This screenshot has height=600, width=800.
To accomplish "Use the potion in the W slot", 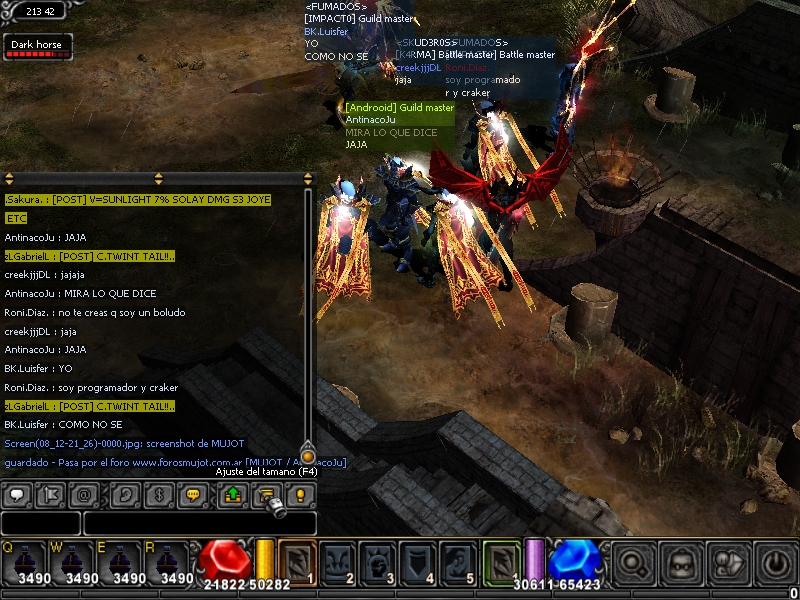I will [78, 564].
